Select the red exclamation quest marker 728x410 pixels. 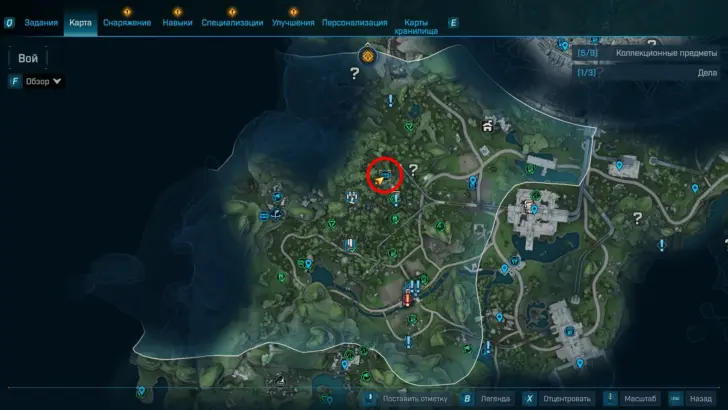point(407,298)
